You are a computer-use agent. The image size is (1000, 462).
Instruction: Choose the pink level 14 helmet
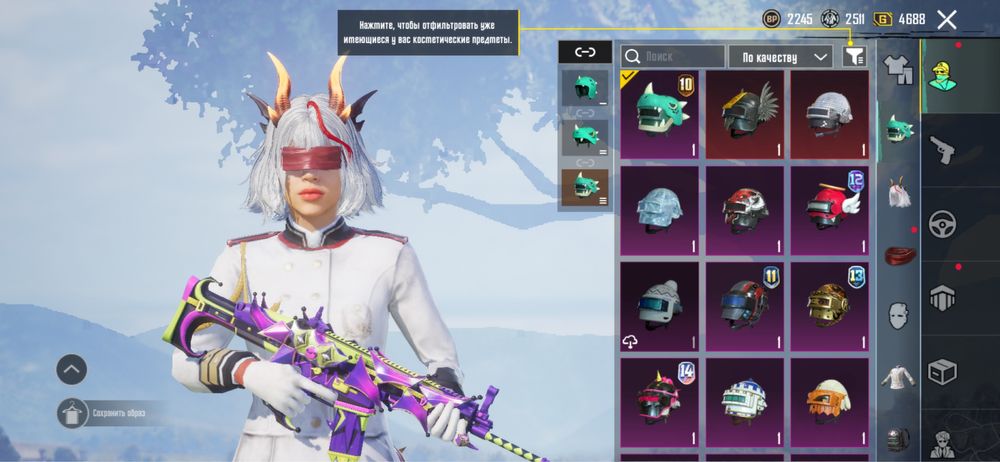[x=659, y=399]
